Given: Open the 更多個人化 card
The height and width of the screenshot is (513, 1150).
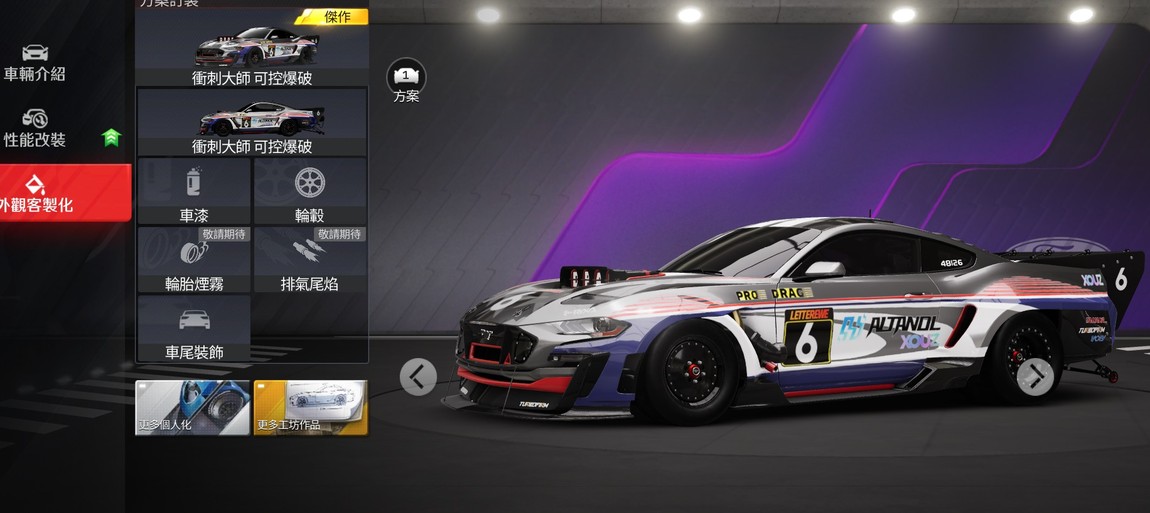Looking at the screenshot, I should point(192,407).
